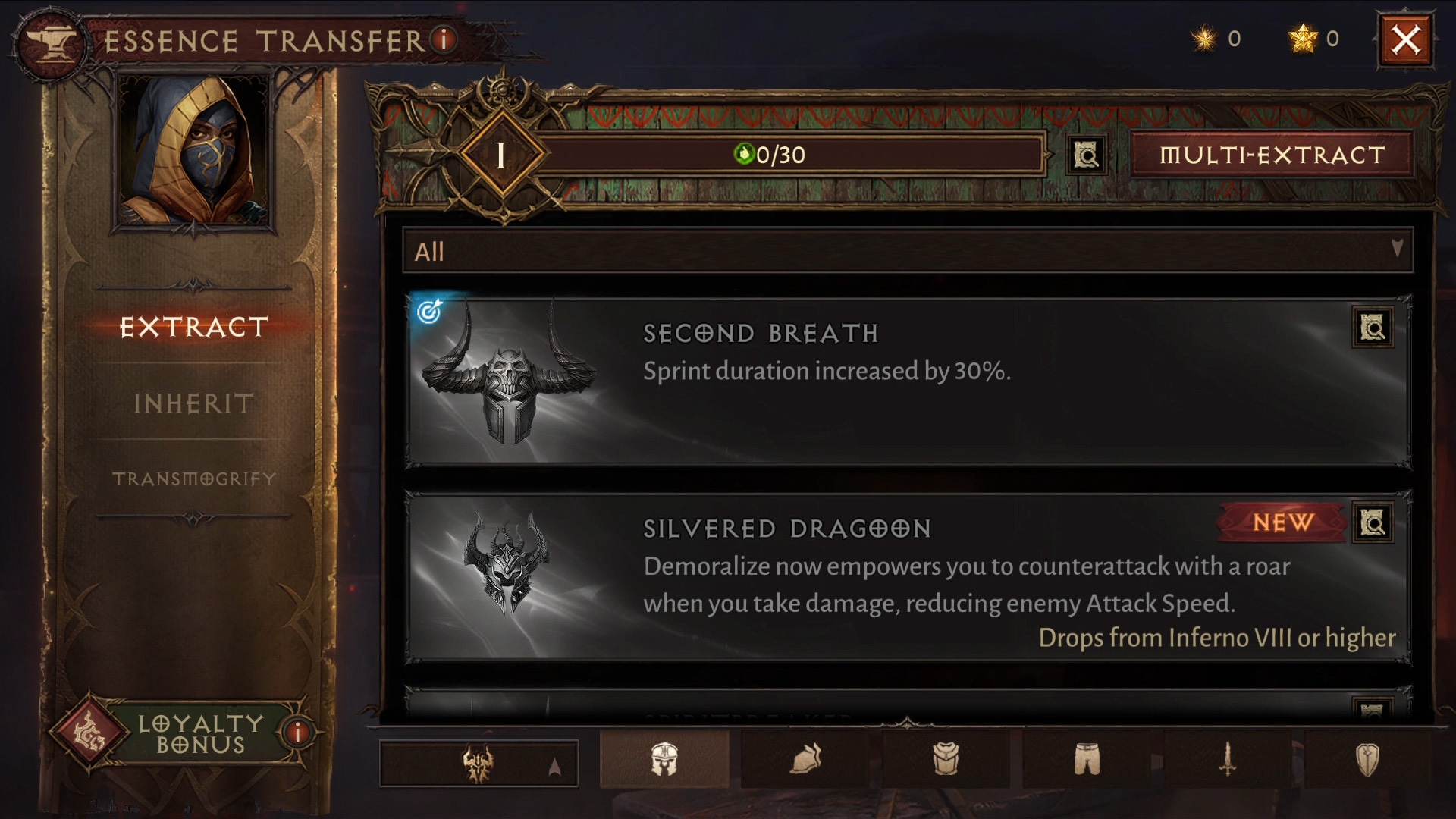Switch to the helmet equipment category
Viewport: 1456px width, 819px height.
click(664, 759)
